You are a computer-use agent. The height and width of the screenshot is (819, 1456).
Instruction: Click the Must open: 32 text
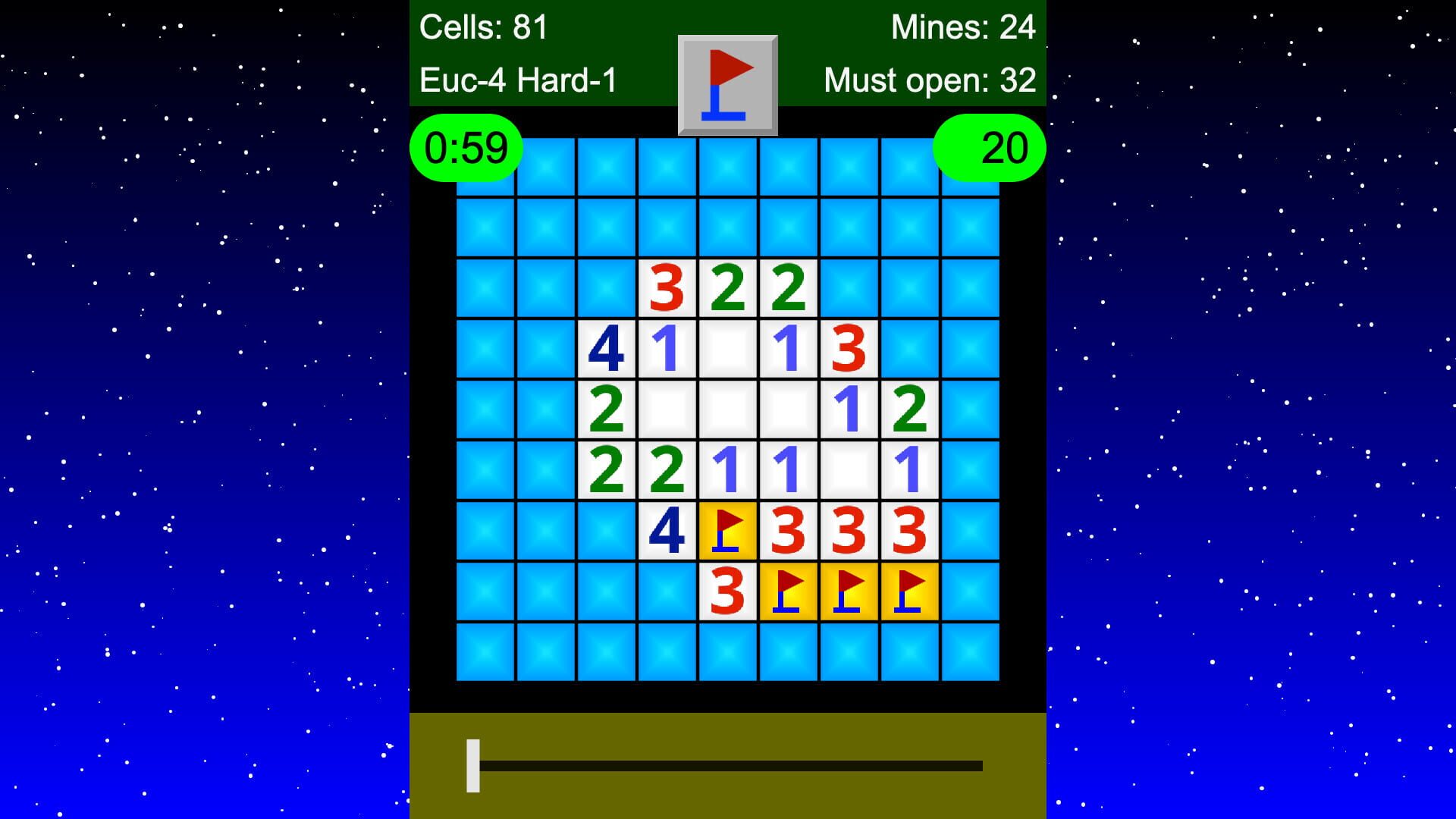(x=930, y=78)
